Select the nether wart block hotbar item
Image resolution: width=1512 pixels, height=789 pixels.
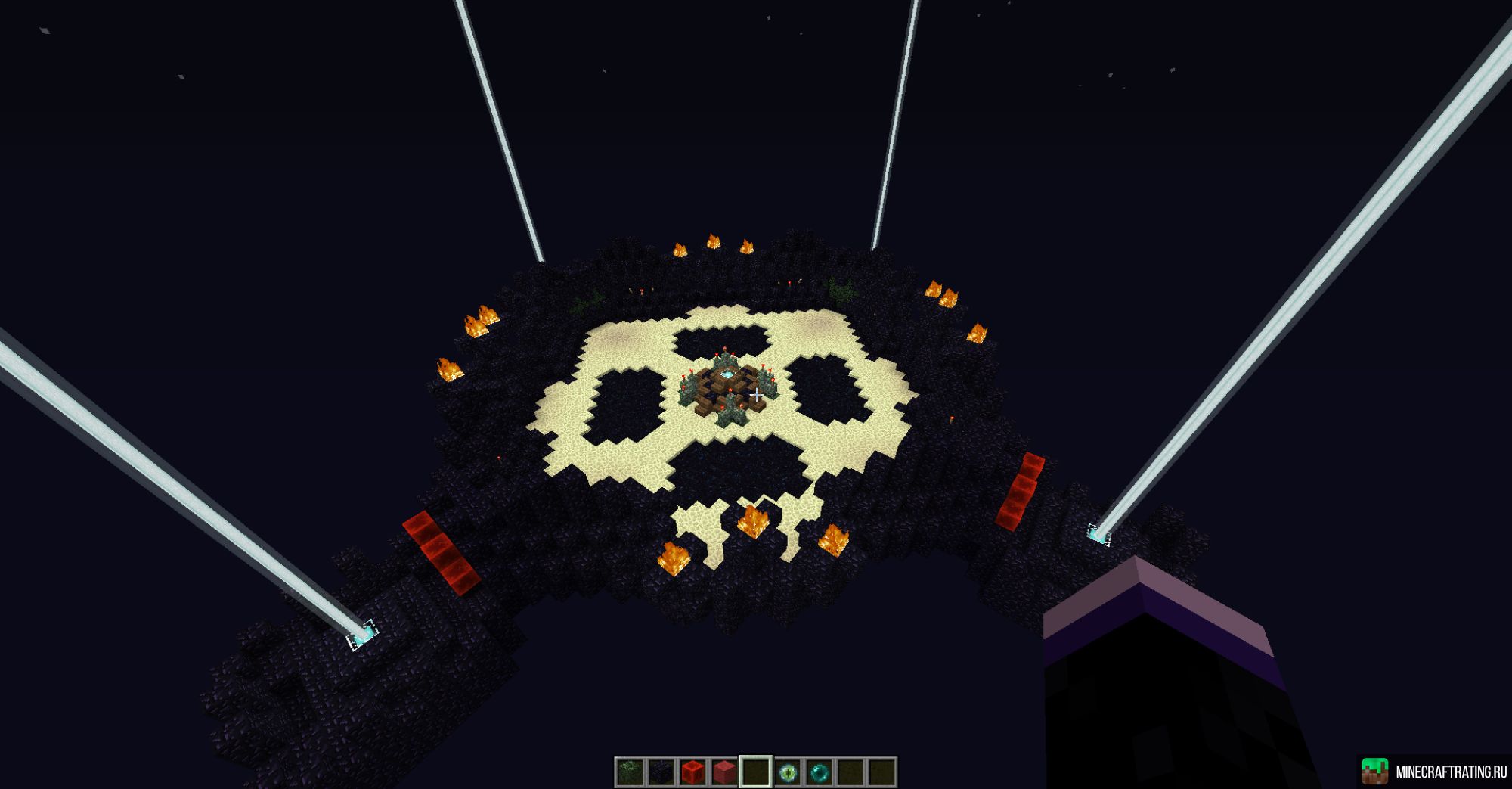723,773
